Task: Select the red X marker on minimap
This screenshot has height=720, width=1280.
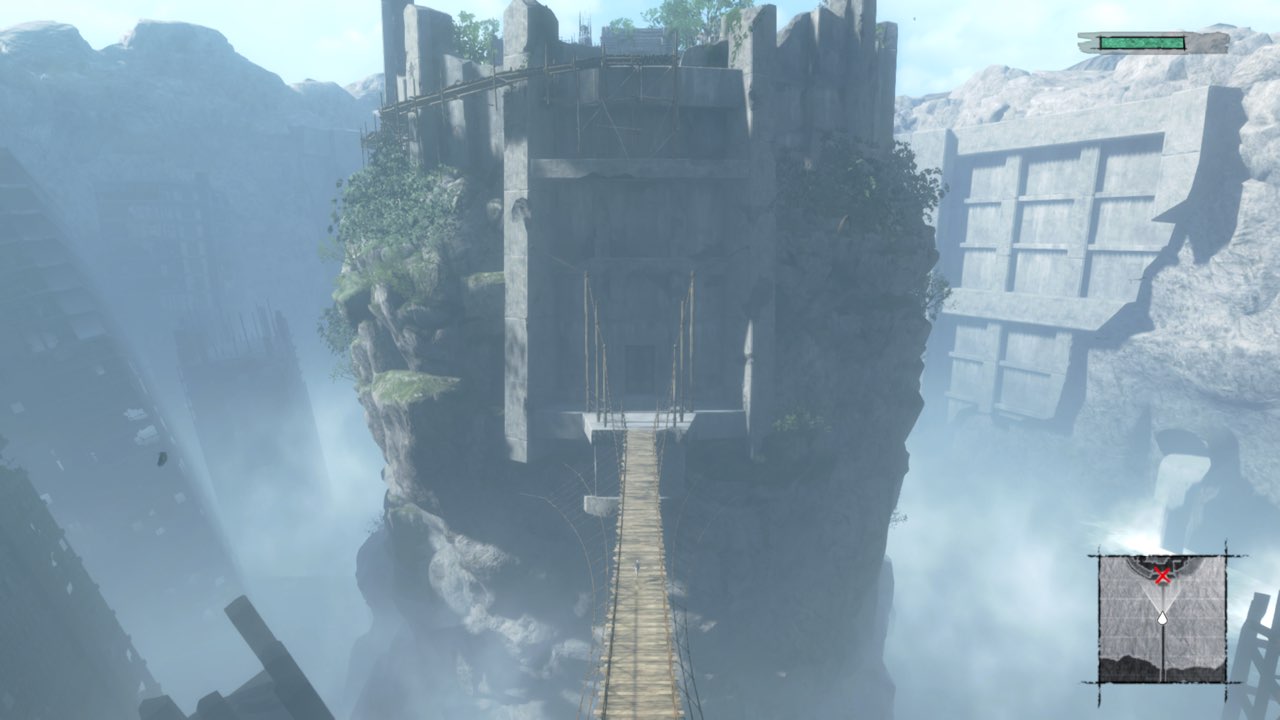Action: tap(1162, 574)
